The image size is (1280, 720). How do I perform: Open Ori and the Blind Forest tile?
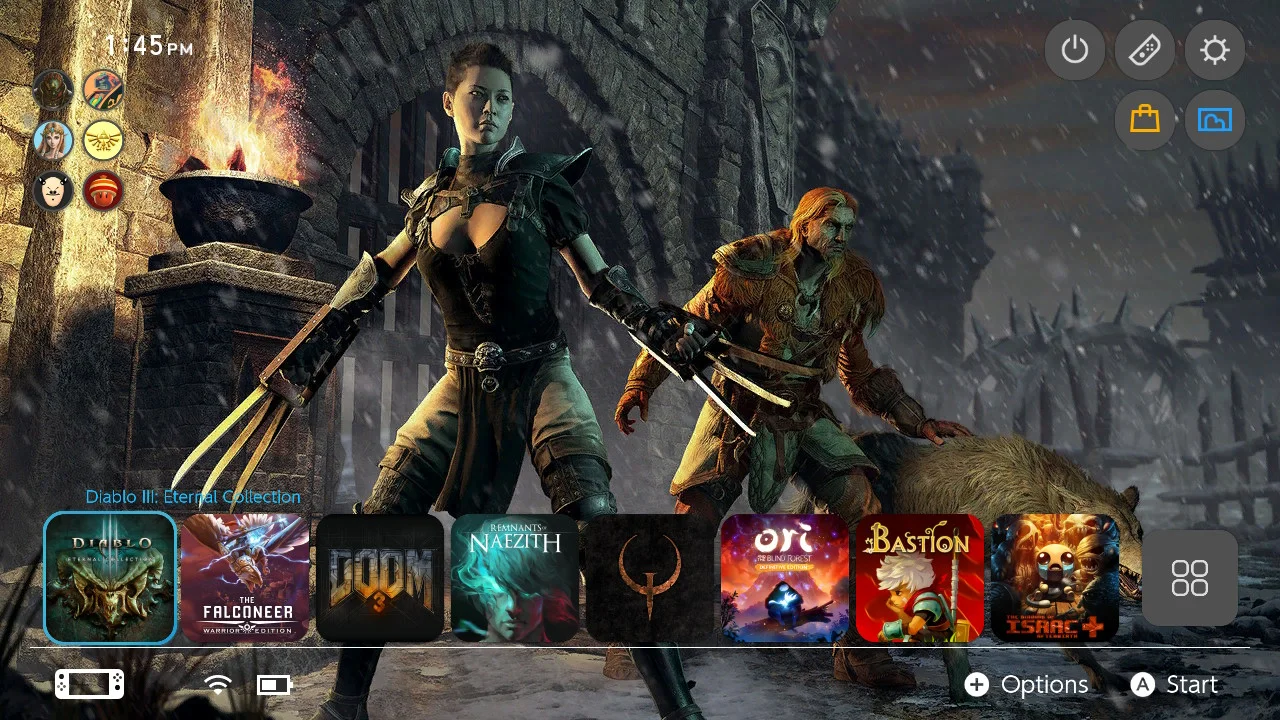[785, 578]
